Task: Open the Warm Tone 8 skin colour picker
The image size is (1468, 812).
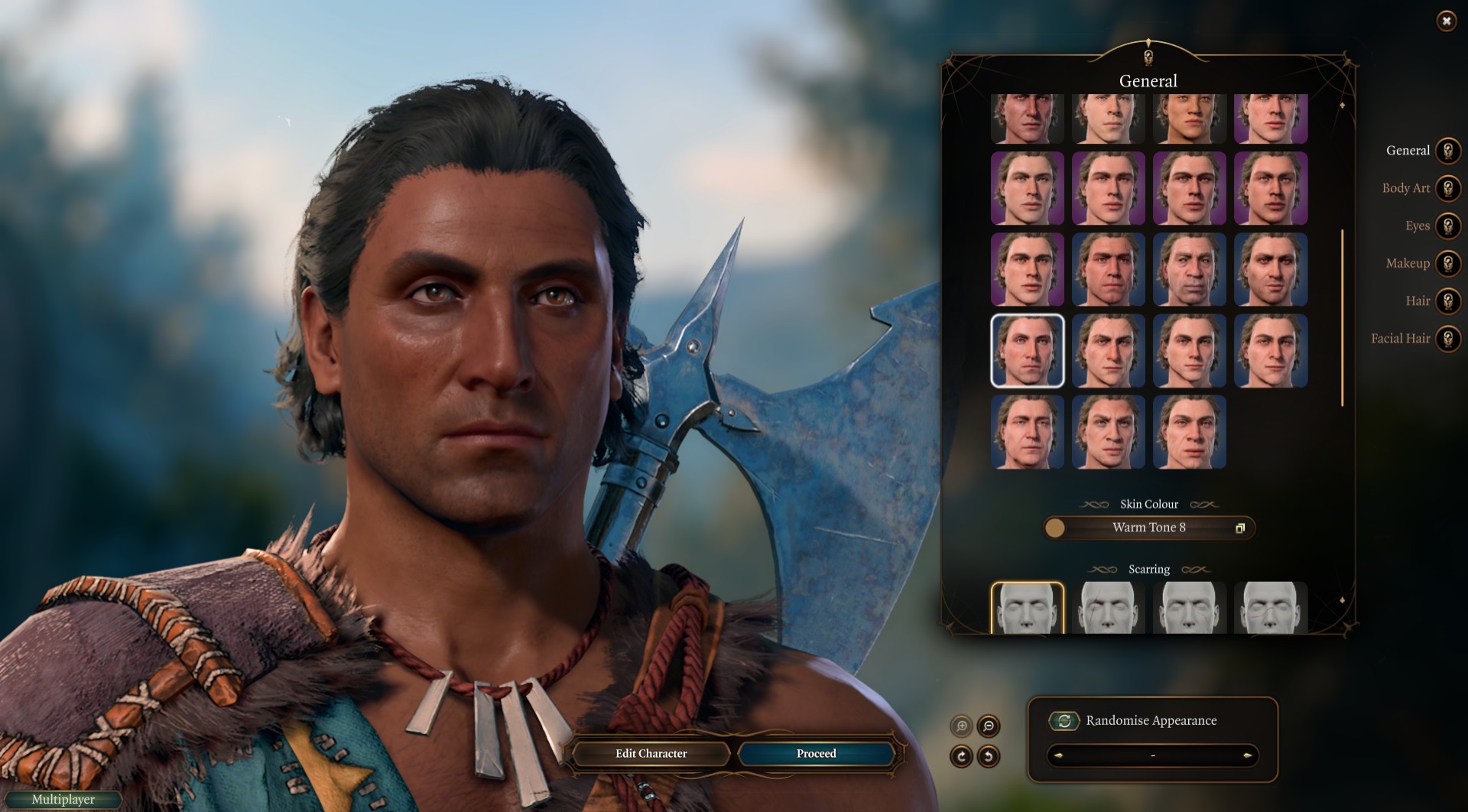Action: point(1148,528)
